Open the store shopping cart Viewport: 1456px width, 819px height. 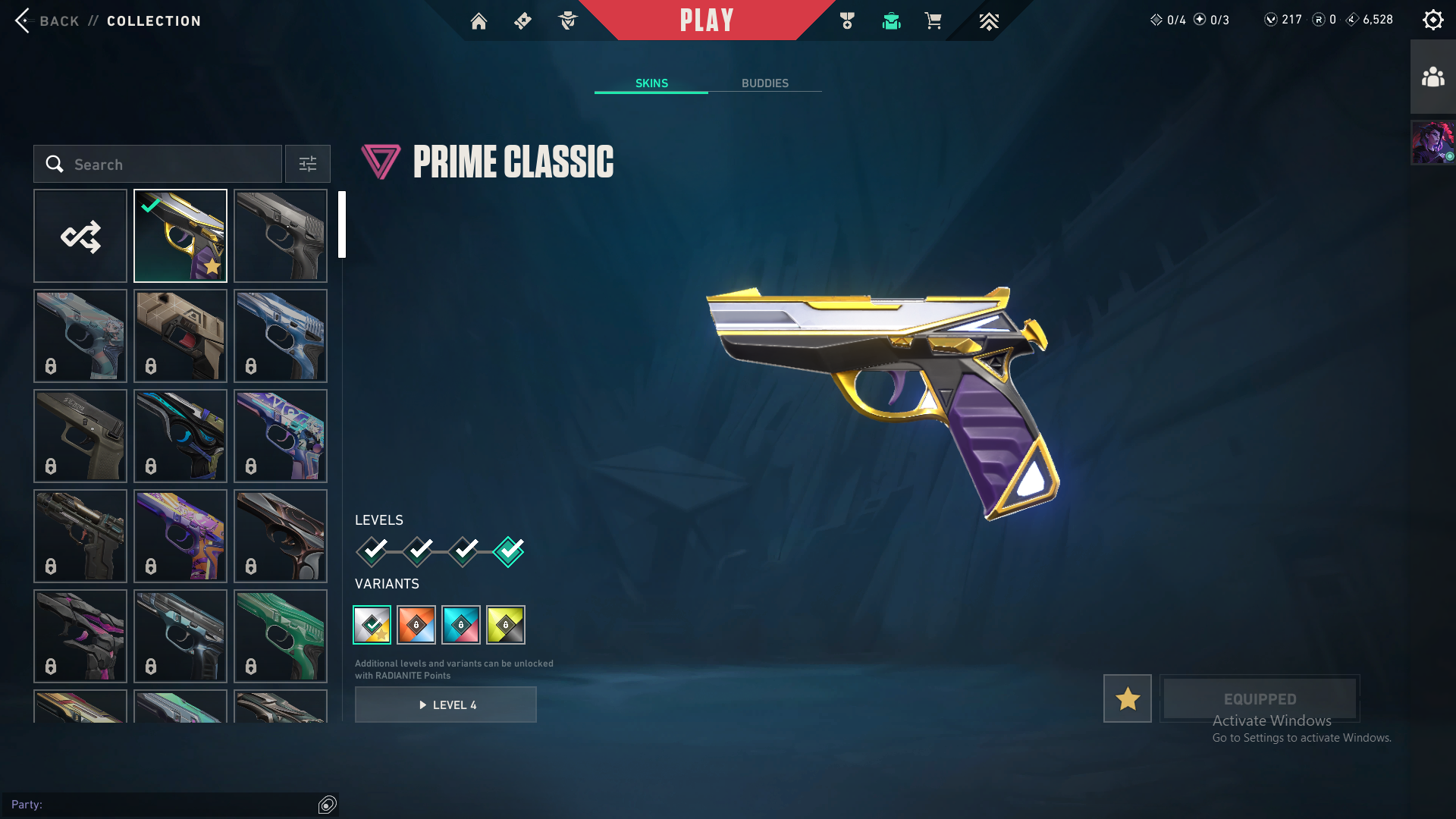(x=933, y=21)
